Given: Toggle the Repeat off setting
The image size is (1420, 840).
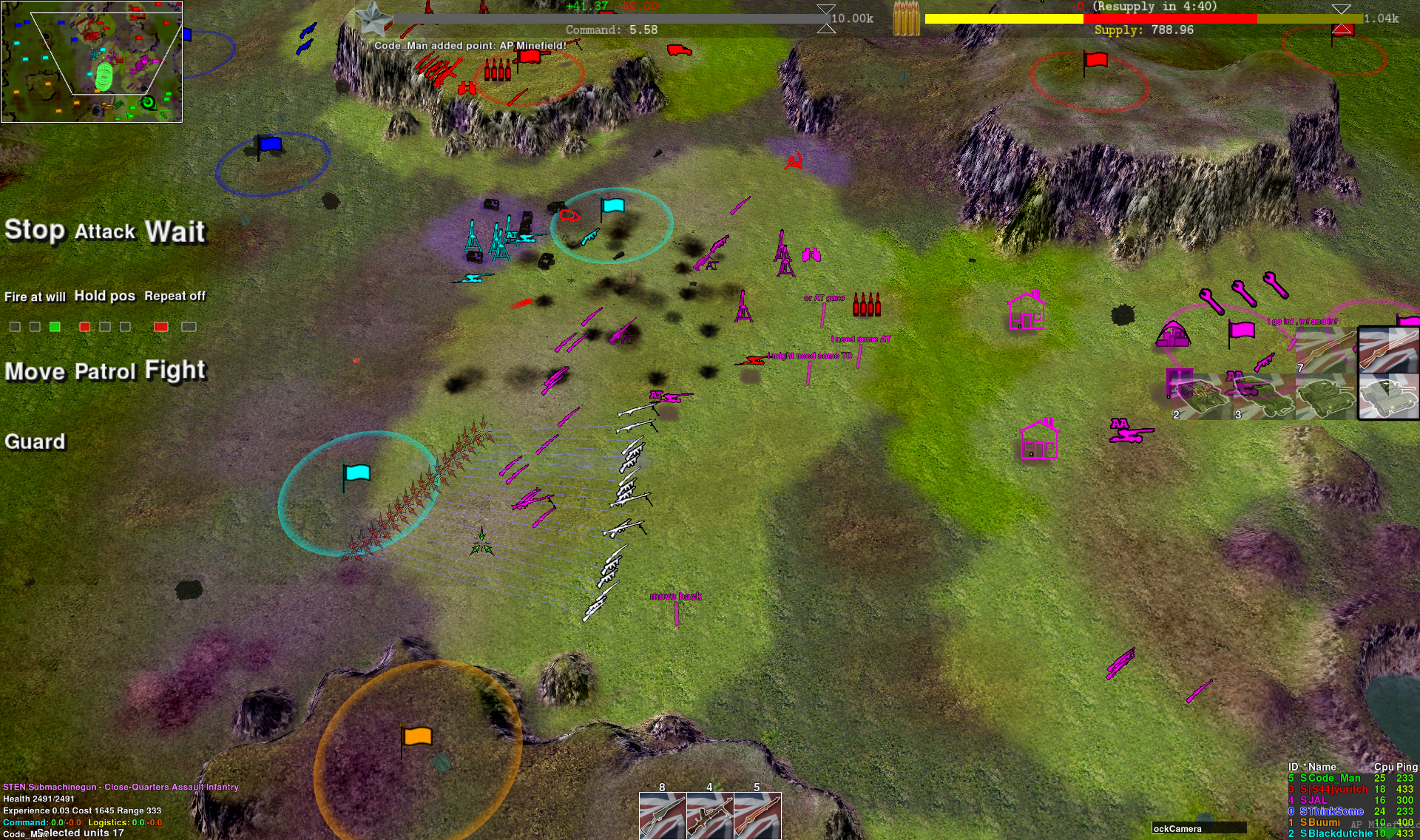Looking at the screenshot, I should 175,297.
